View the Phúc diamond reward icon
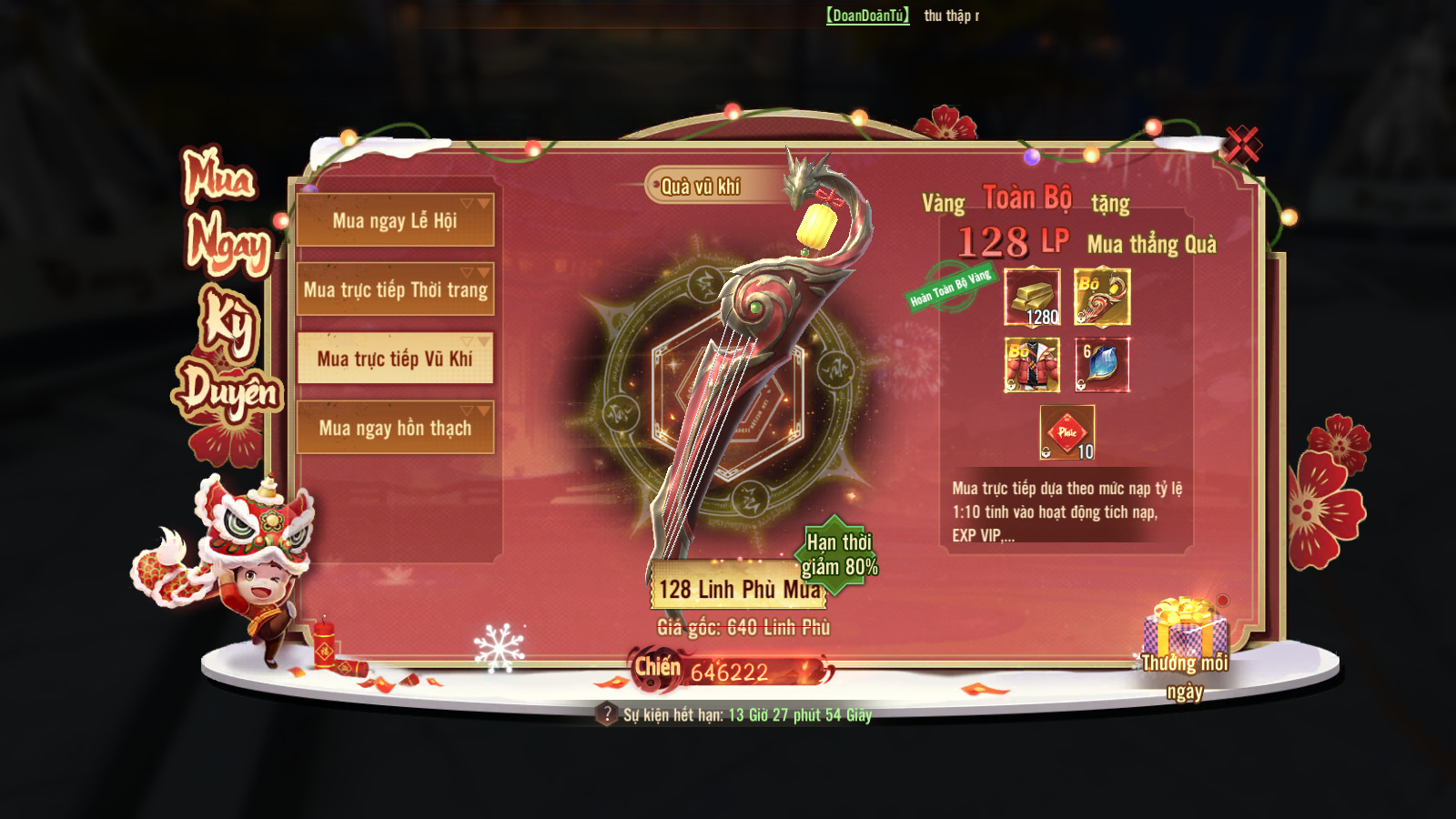This screenshot has width=1456, height=819. pos(1067,432)
